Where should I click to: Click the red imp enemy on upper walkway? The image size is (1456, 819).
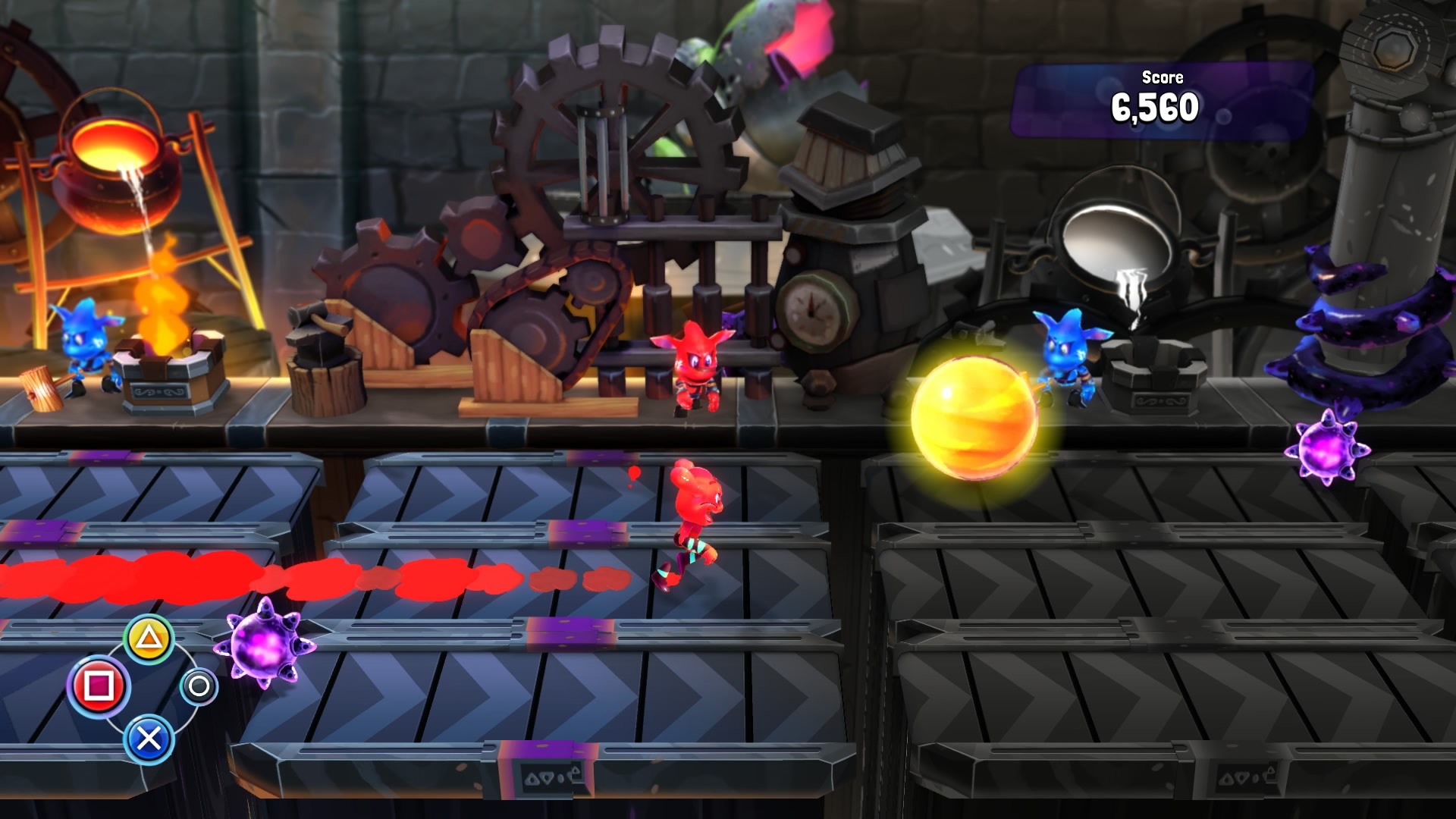coord(694,364)
